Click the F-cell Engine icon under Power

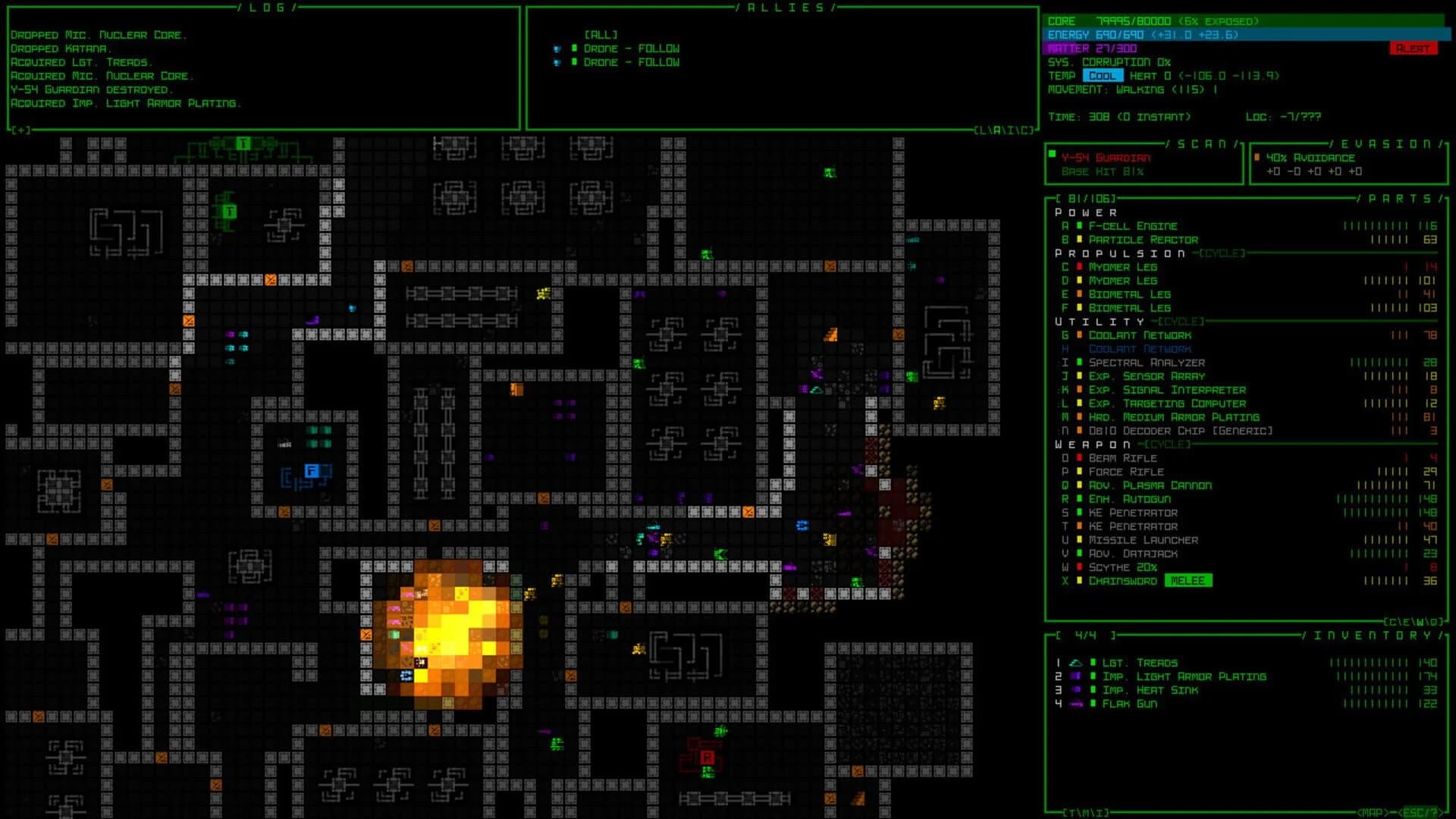(1078, 226)
